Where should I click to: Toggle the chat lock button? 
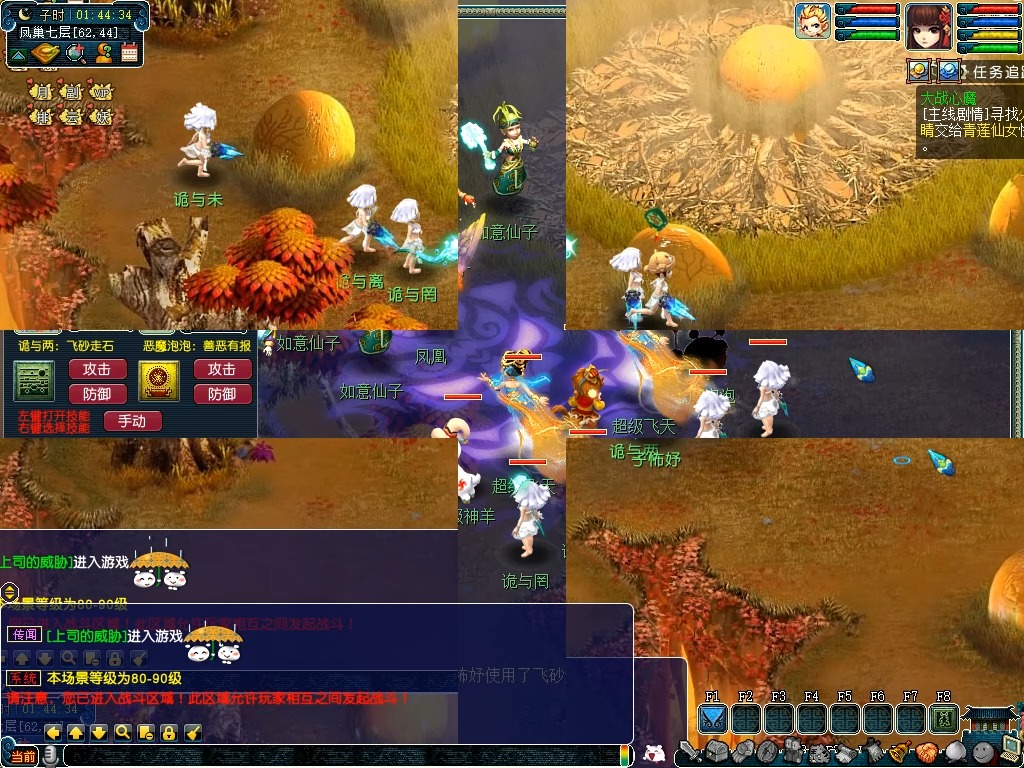pyautogui.click(x=169, y=733)
